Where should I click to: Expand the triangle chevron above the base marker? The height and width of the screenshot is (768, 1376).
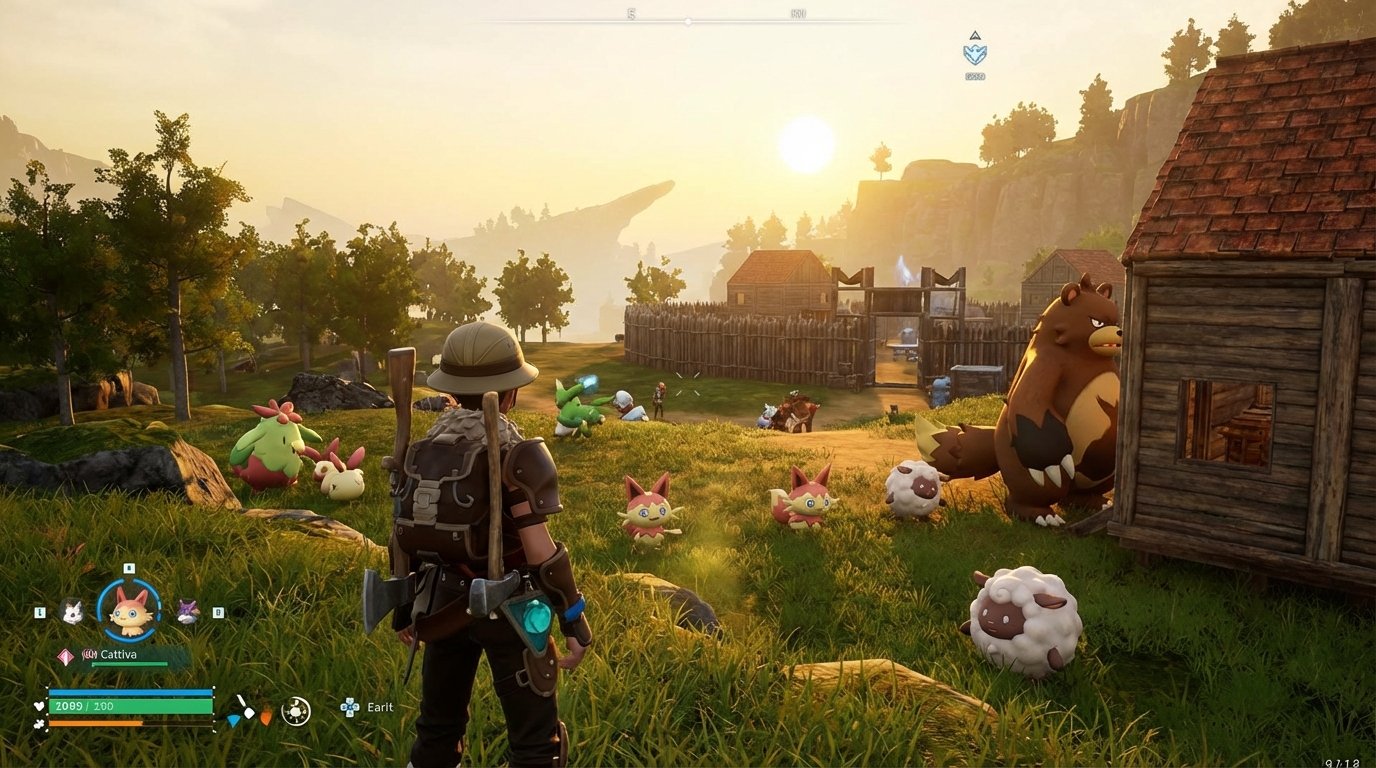975,34
